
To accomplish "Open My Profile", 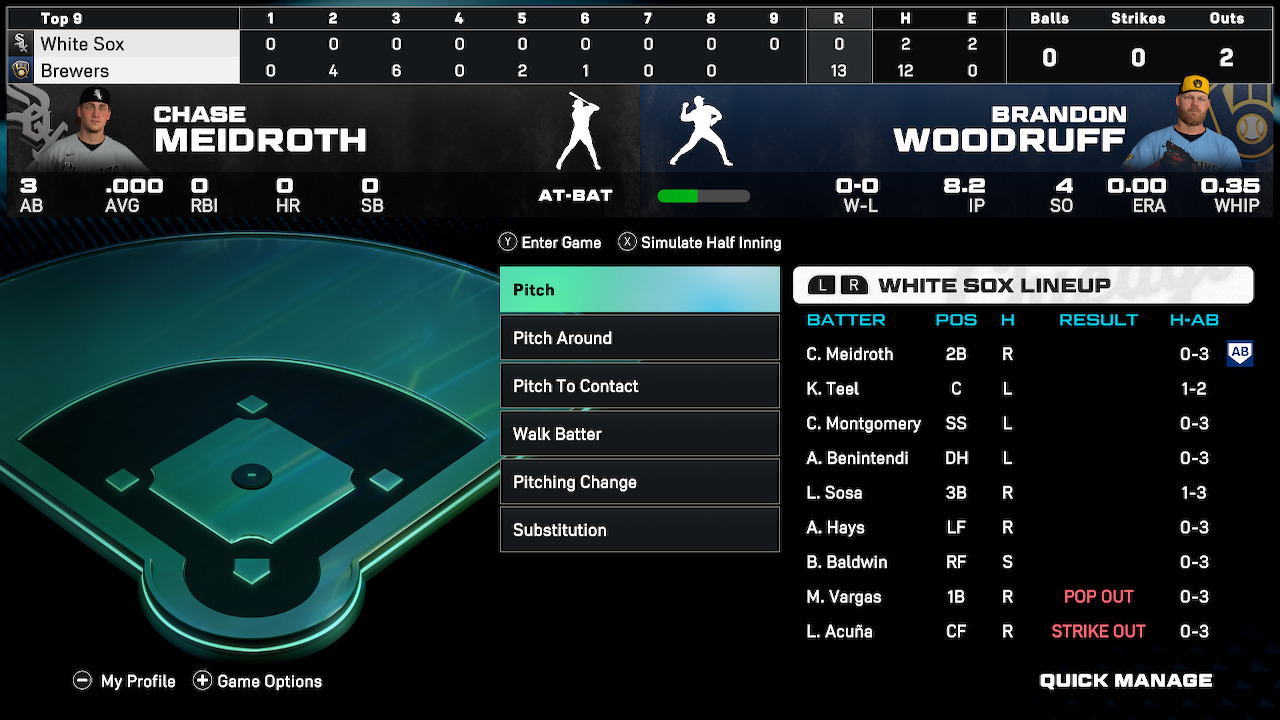I will pos(126,681).
